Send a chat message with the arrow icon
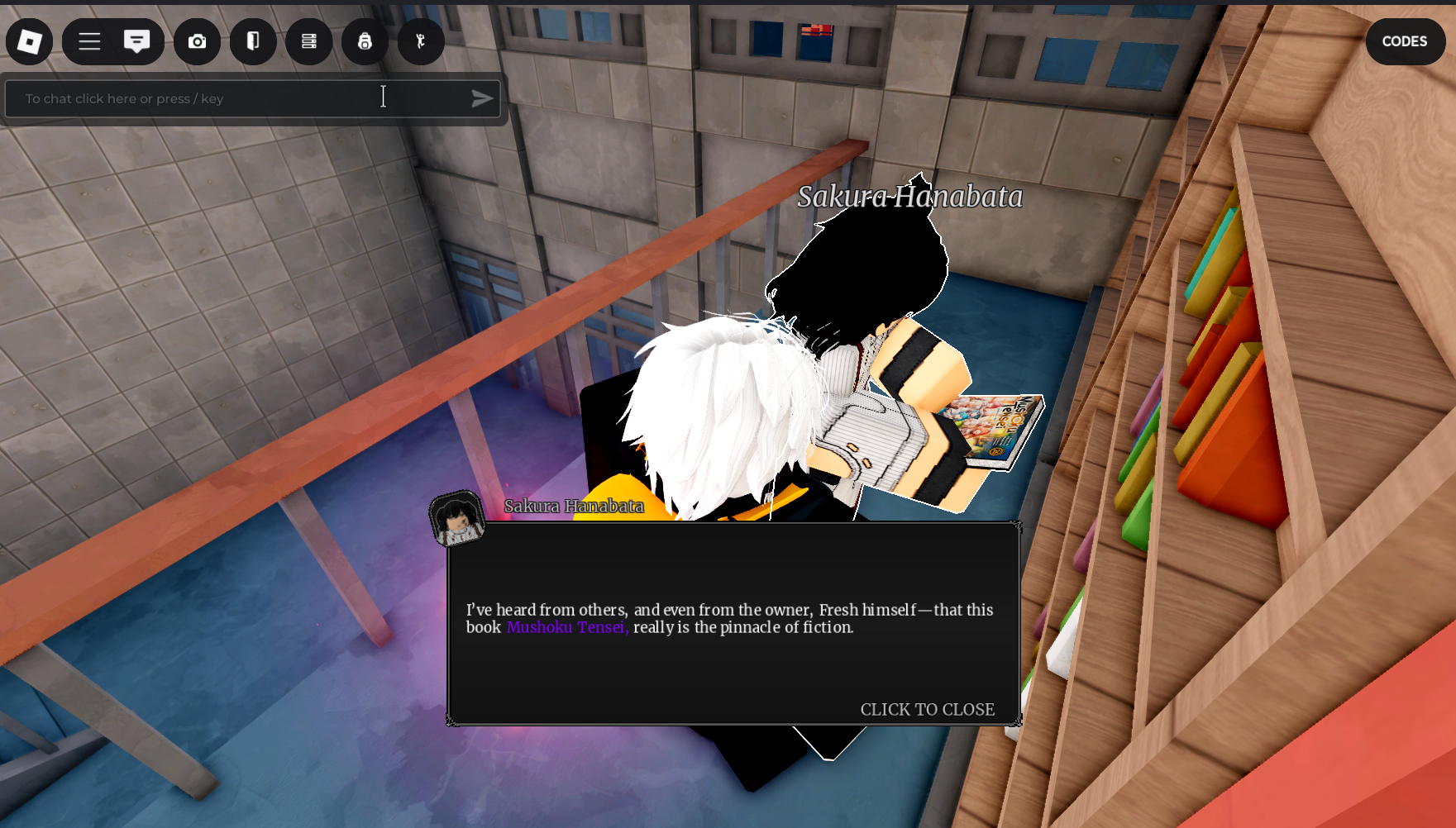Viewport: 1456px width, 828px height. point(482,98)
